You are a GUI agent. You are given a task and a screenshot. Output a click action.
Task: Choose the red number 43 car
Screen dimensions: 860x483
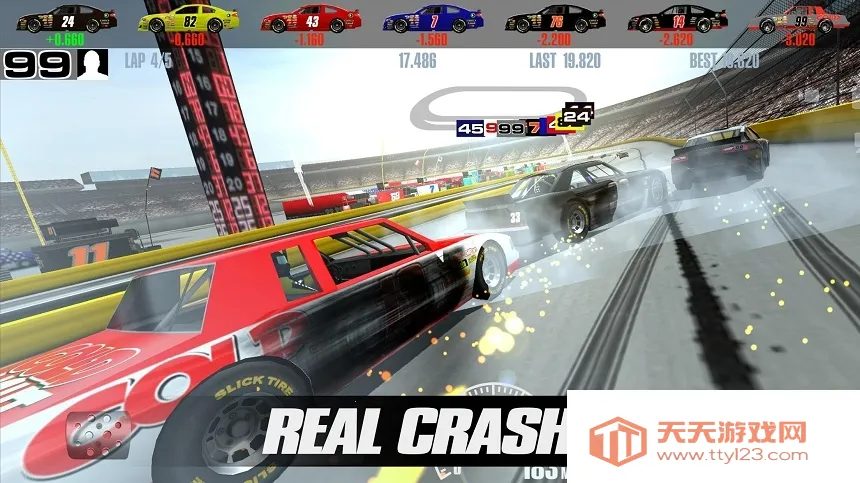click(x=311, y=20)
